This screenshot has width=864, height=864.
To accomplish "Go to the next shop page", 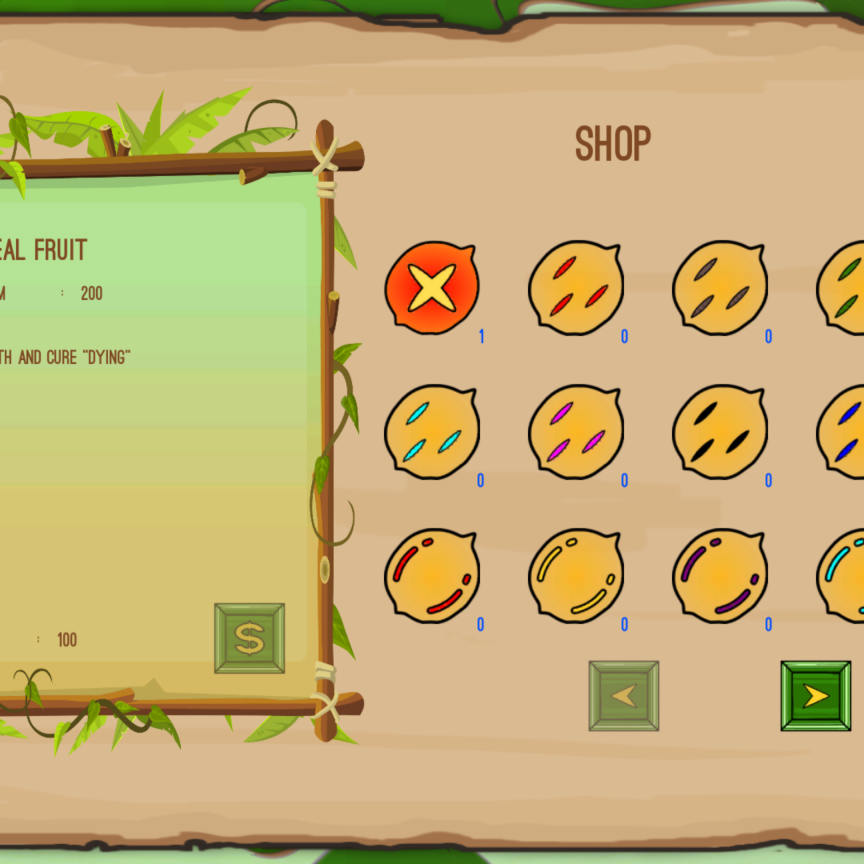I will pos(816,696).
